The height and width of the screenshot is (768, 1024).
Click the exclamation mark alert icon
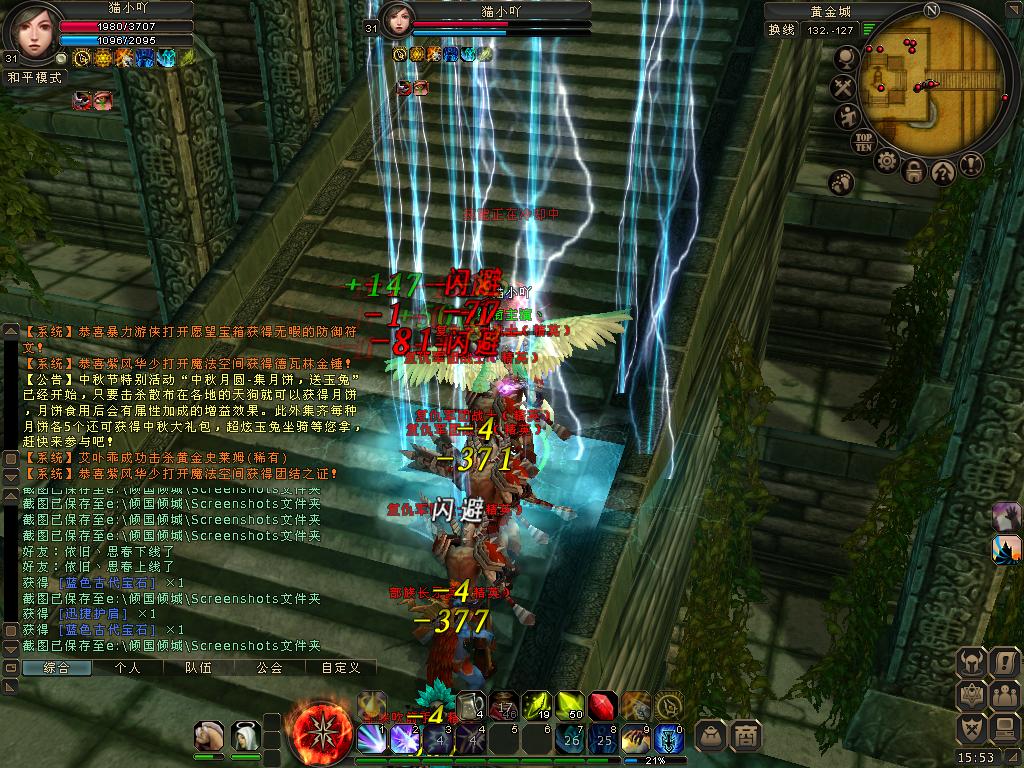click(971, 165)
